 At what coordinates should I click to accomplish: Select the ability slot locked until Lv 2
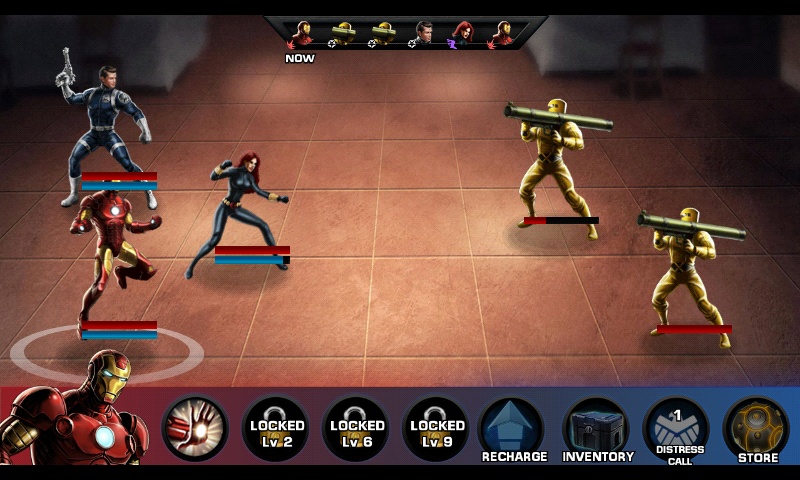coord(276,429)
